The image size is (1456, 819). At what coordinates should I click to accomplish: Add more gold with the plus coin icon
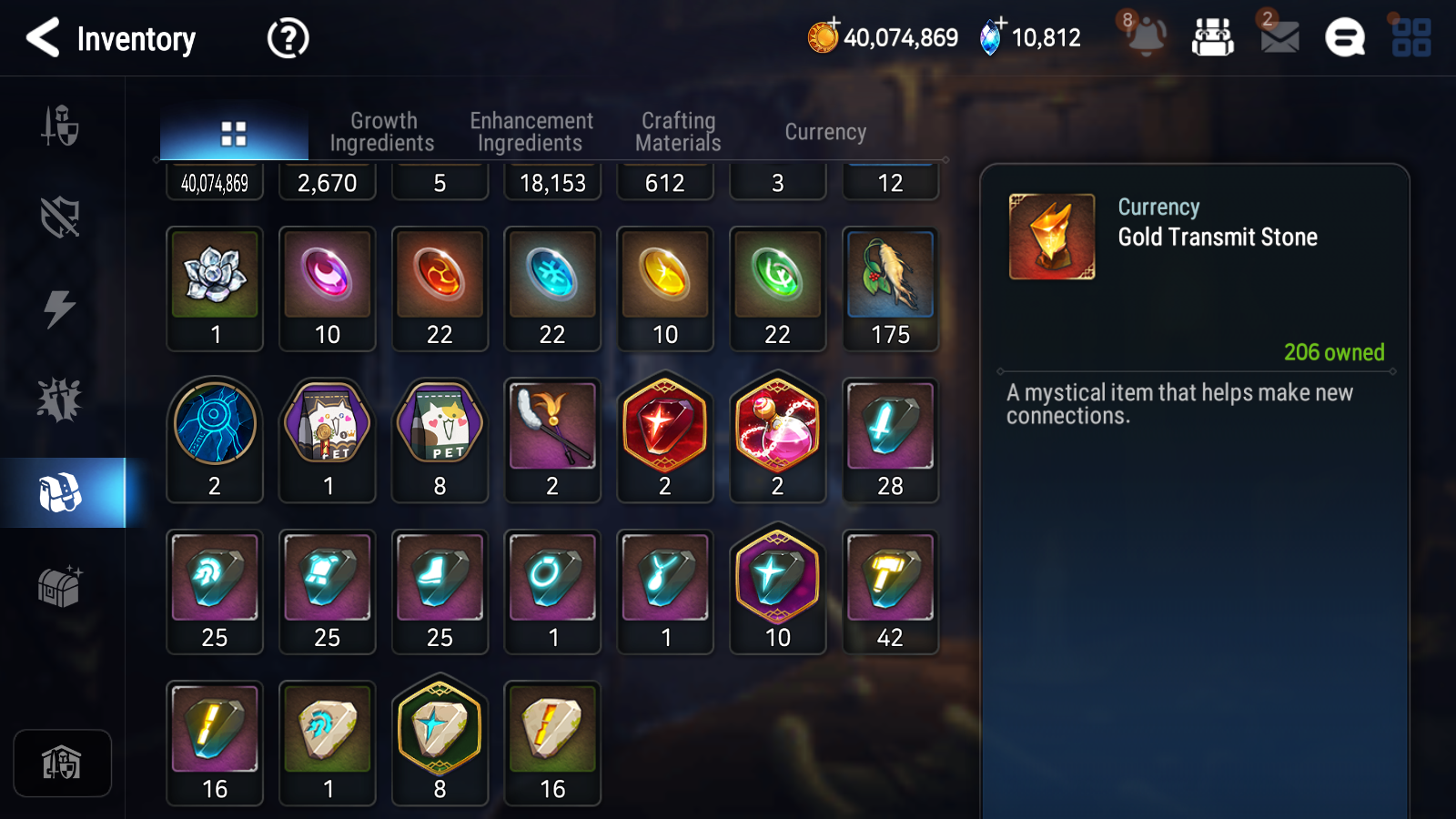pos(824,36)
